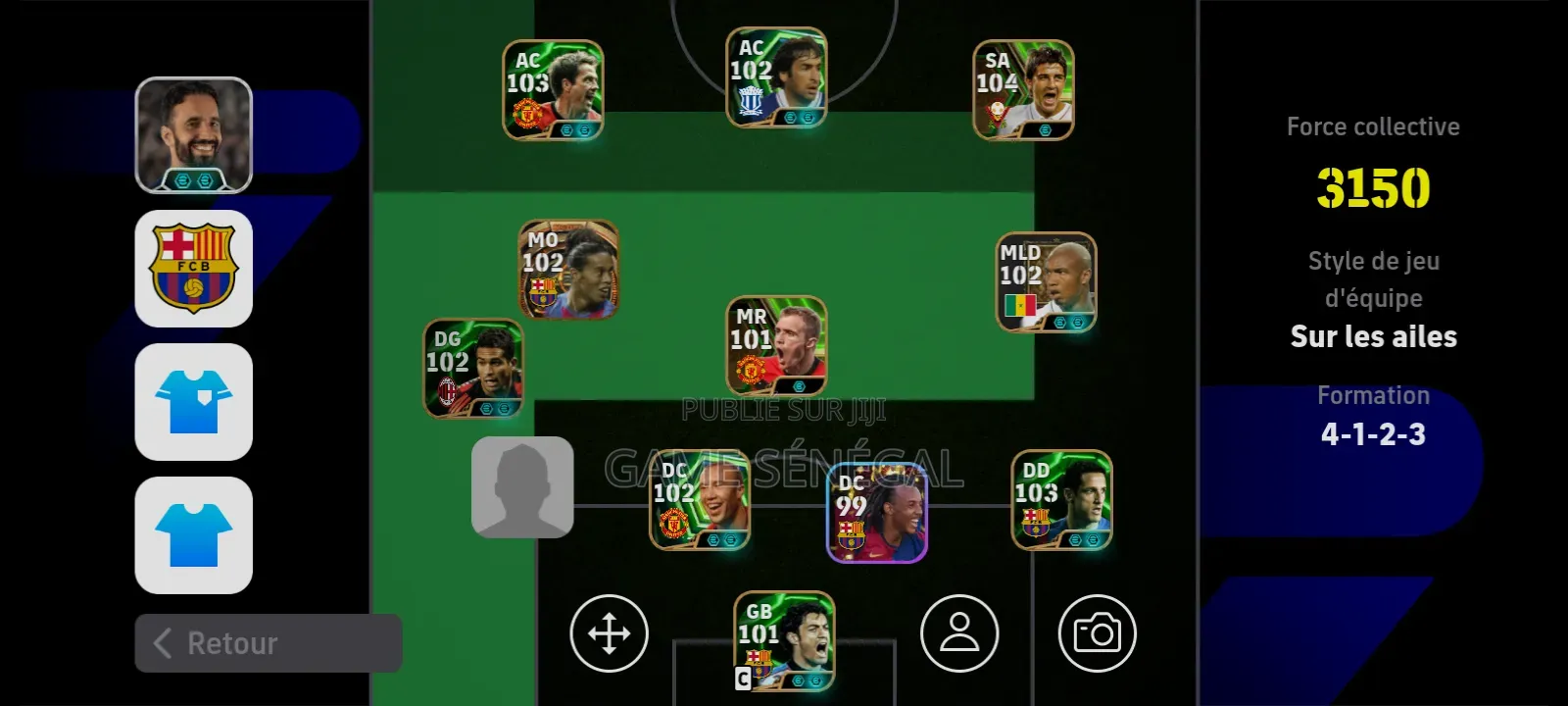Select the FC Barcelona club badge

pyautogui.click(x=193, y=268)
